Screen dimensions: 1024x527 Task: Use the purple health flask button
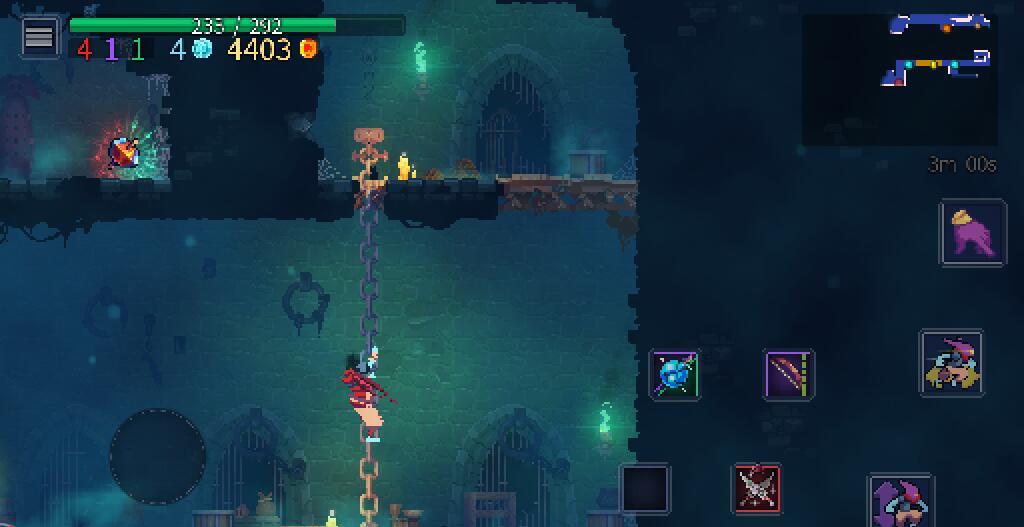pos(972,233)
